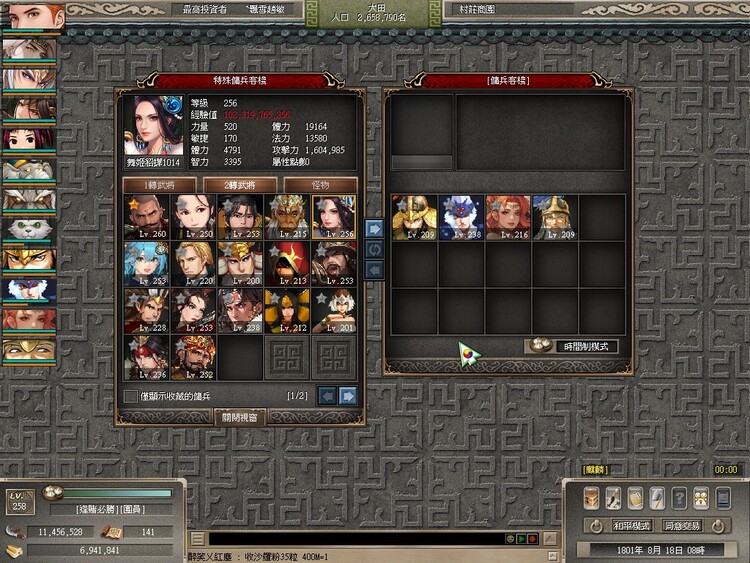Click the circular swap button between the panels
Screen dimensions: 750x563
pos(375,249)
